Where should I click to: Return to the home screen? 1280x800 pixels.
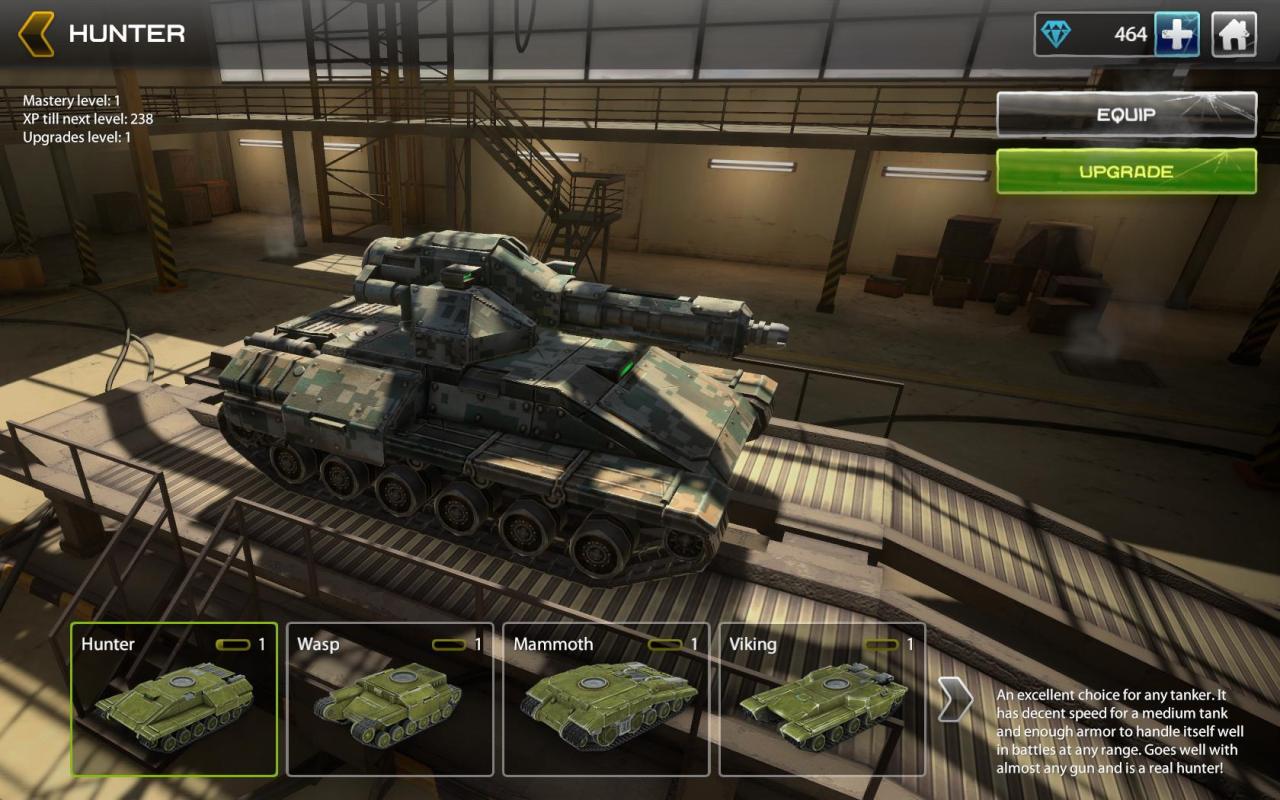coord(1234,35)
